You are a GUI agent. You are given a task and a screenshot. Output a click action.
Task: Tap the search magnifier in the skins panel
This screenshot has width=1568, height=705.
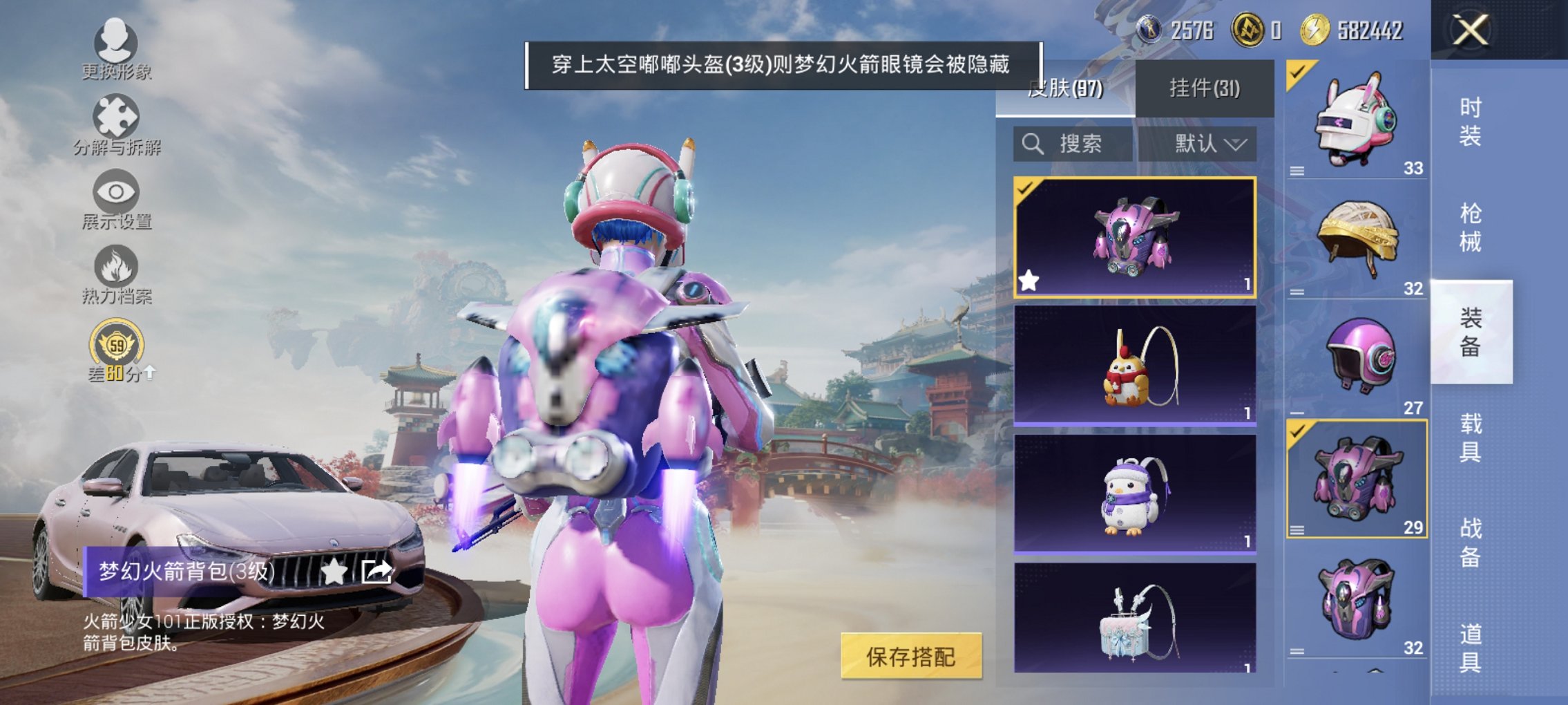[x=1032, y=144]
